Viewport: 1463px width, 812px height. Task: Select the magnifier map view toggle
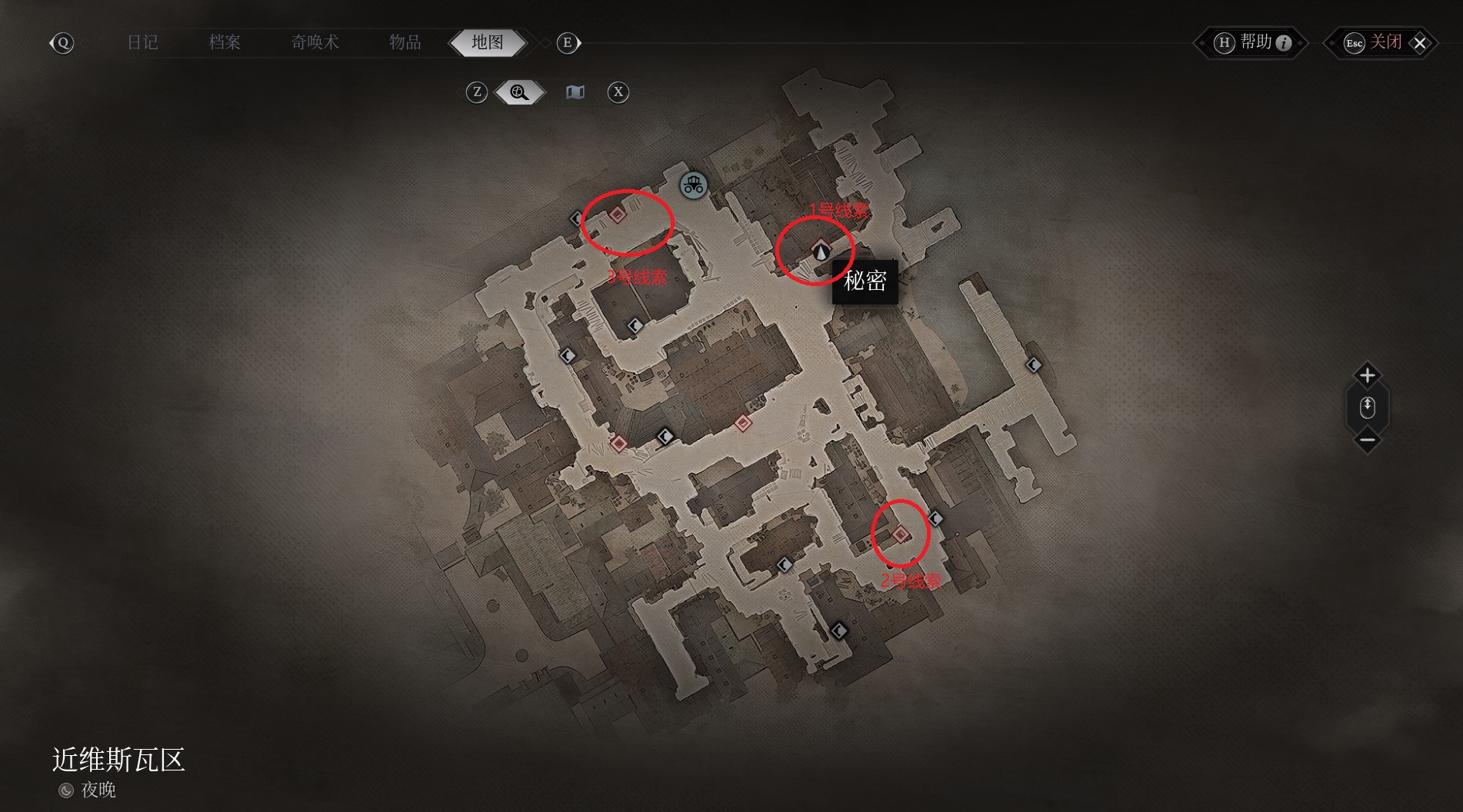519,92
